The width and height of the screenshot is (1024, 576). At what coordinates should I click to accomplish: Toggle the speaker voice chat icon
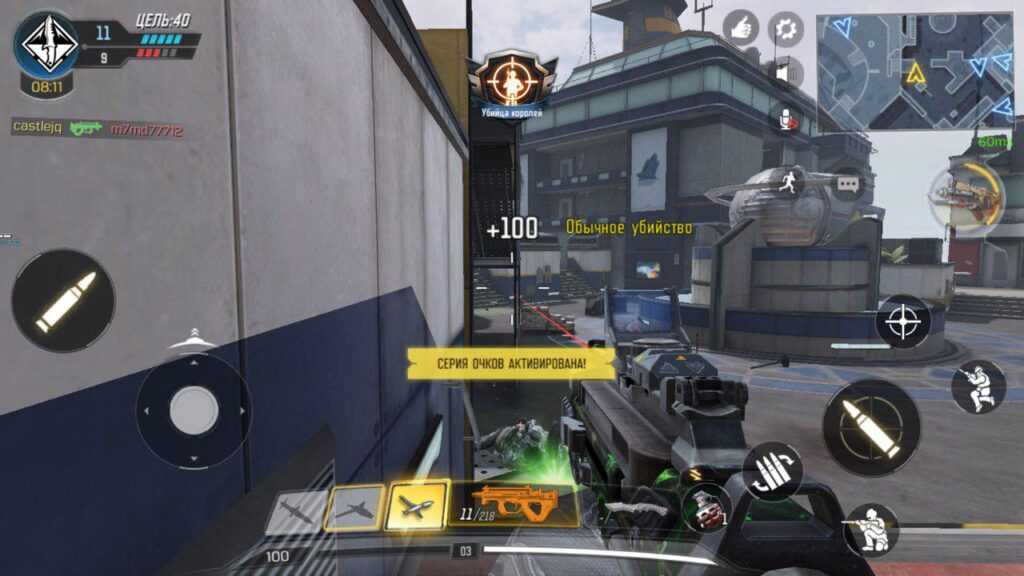tap(787, 73)
